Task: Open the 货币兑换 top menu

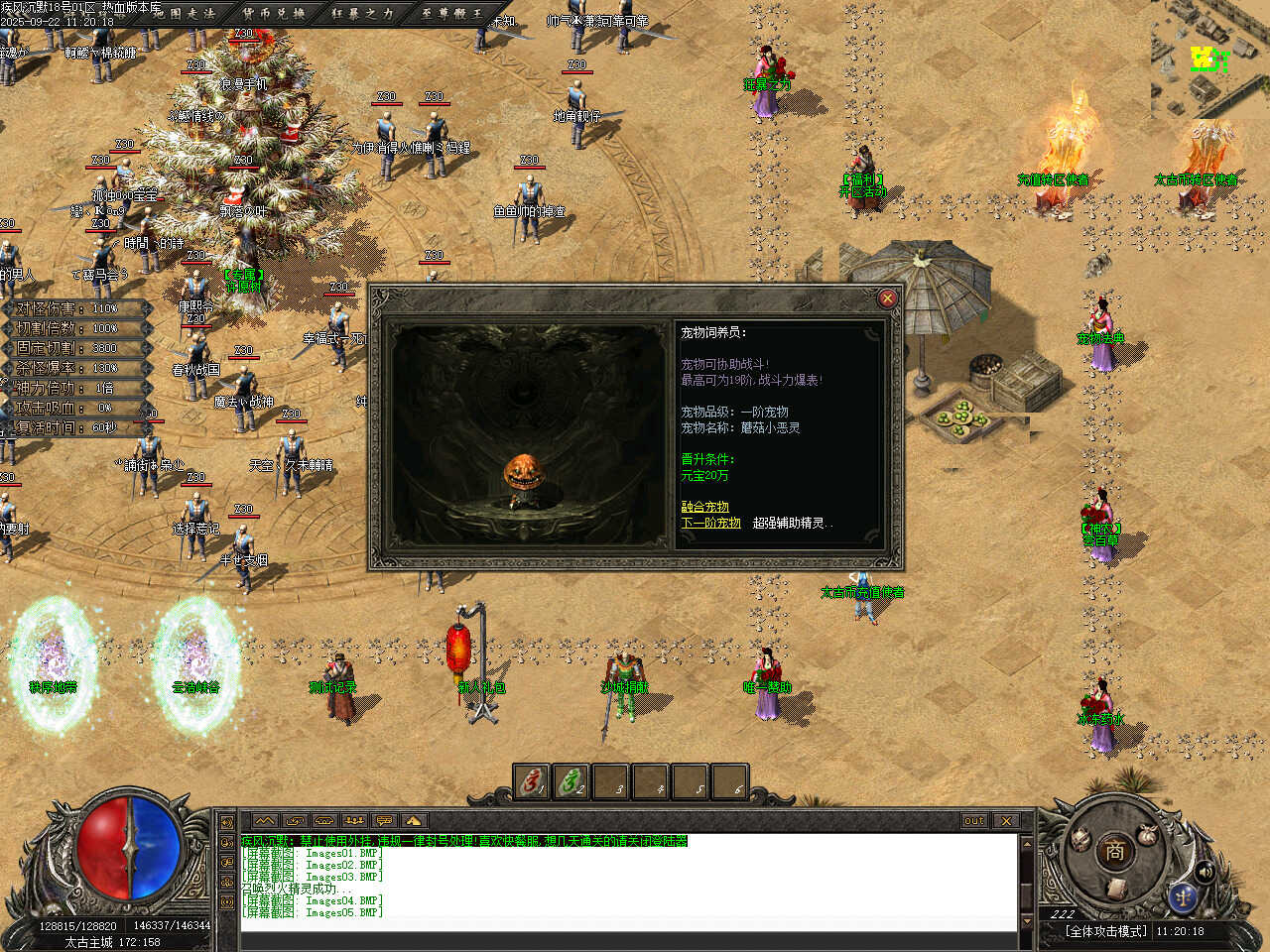Action: (x=274, y=13)
